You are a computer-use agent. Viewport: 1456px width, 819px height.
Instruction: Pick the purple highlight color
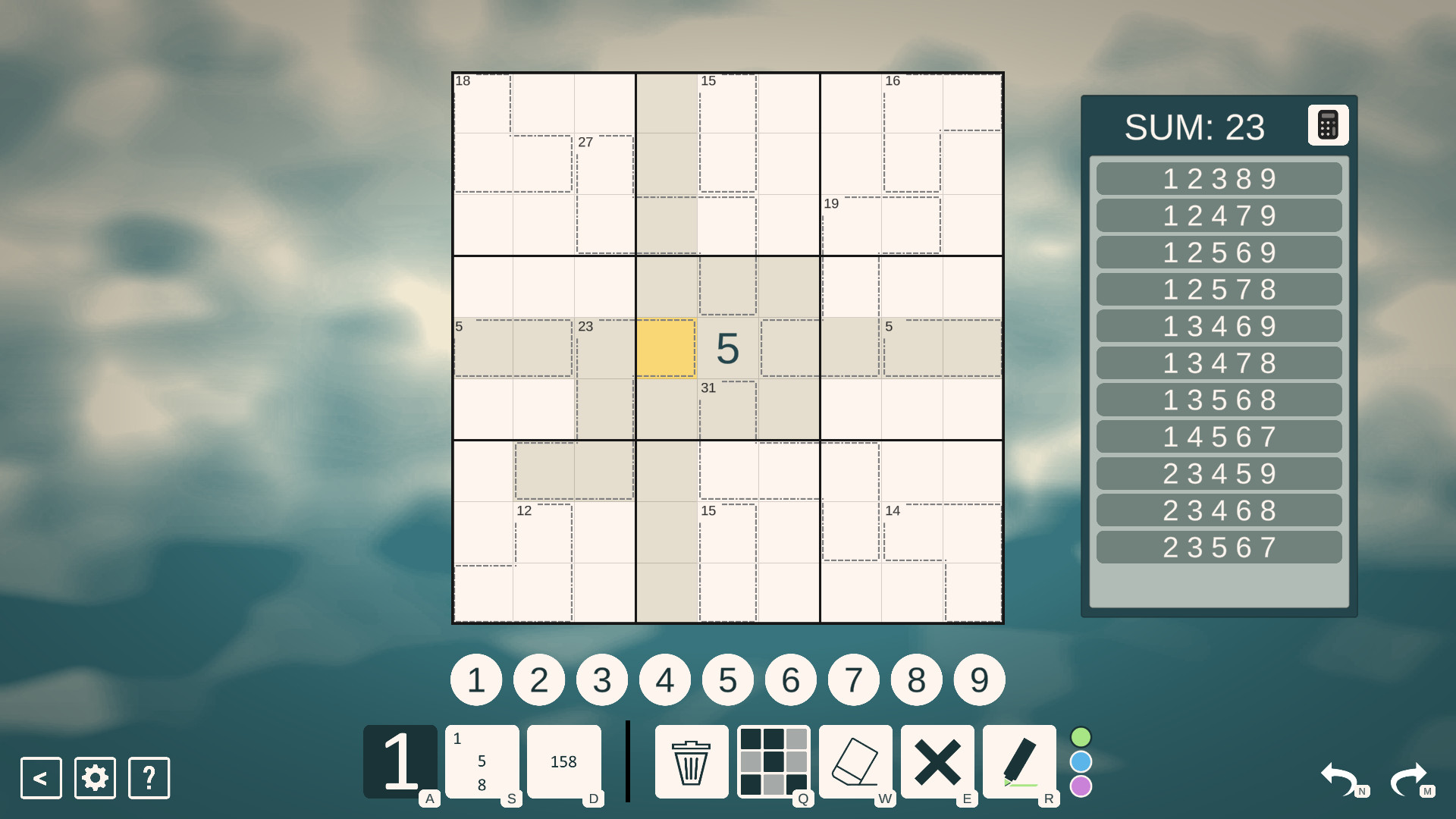point(1080,787)
